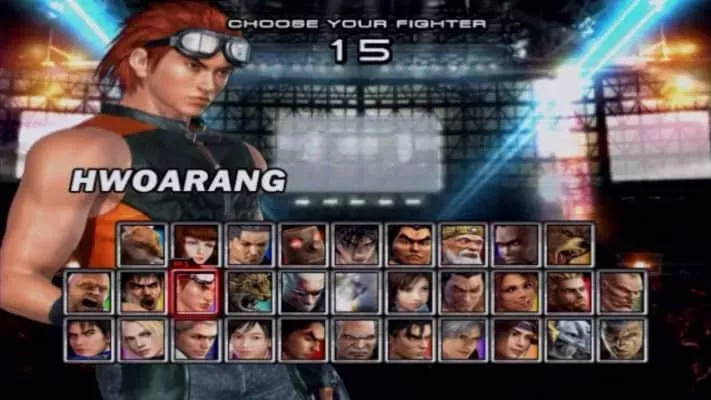Choose the roaring bald fighter portrait

coord(87,292)
